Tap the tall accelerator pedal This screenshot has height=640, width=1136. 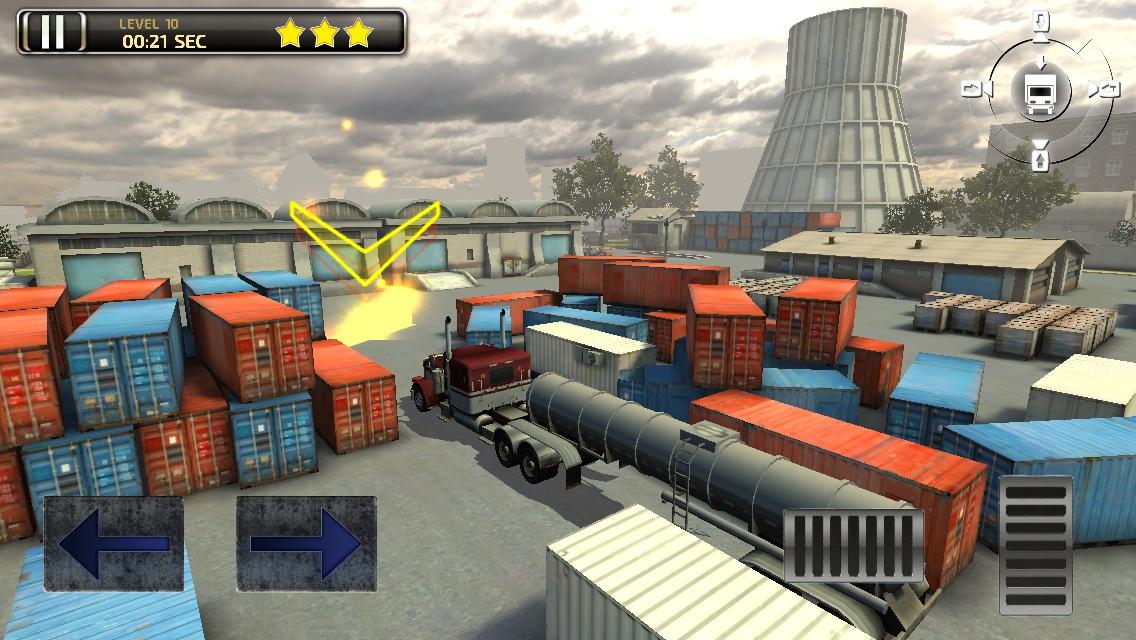(1035, 544)
